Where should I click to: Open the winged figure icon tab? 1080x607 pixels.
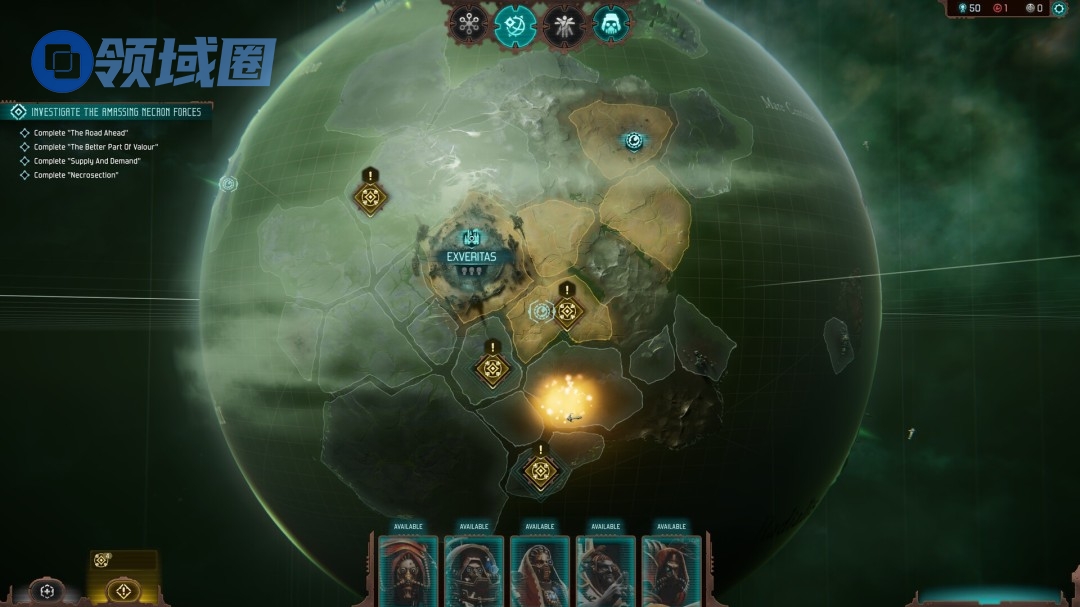pos(564,24)
